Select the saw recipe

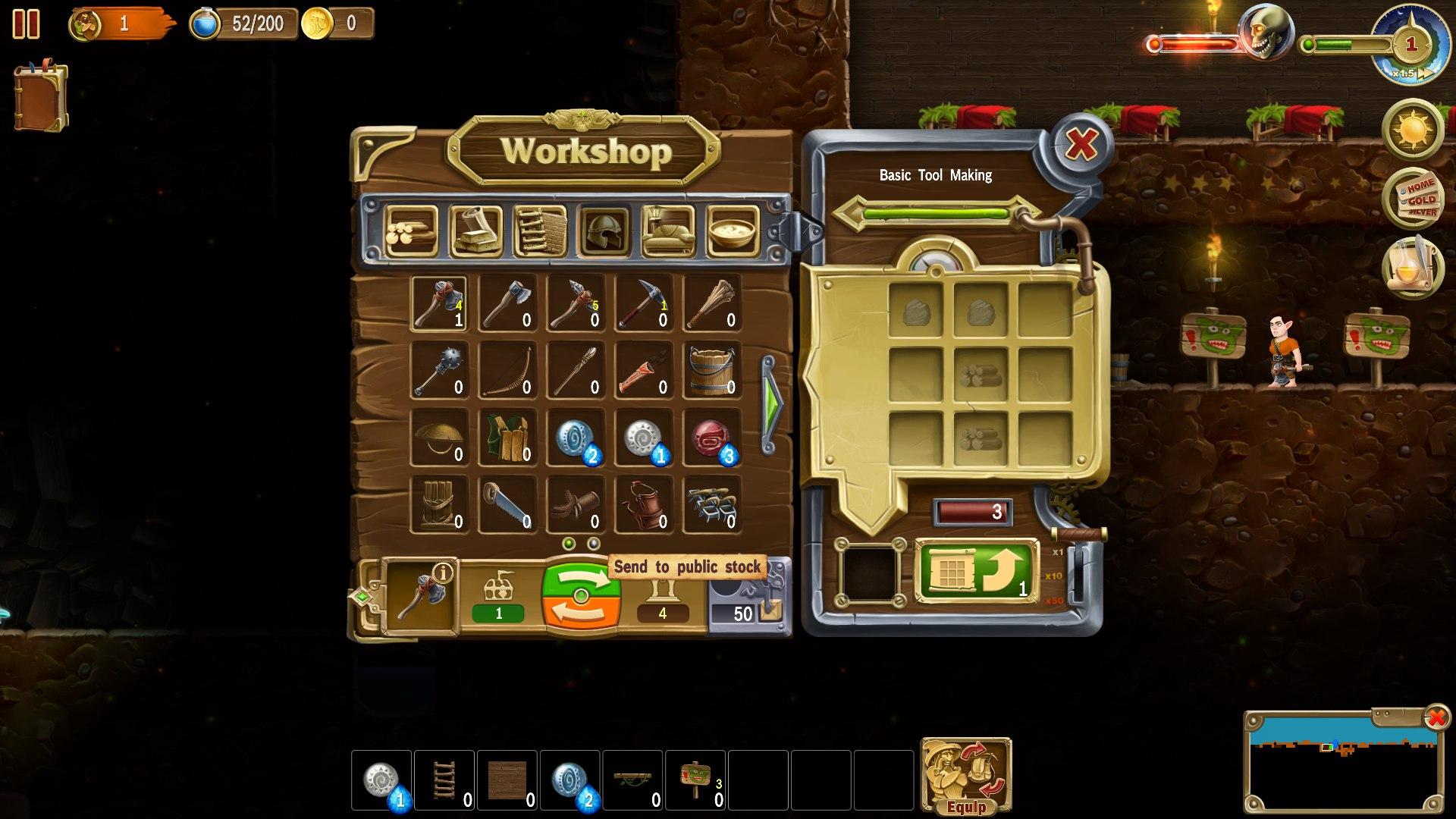coord(507,502)
